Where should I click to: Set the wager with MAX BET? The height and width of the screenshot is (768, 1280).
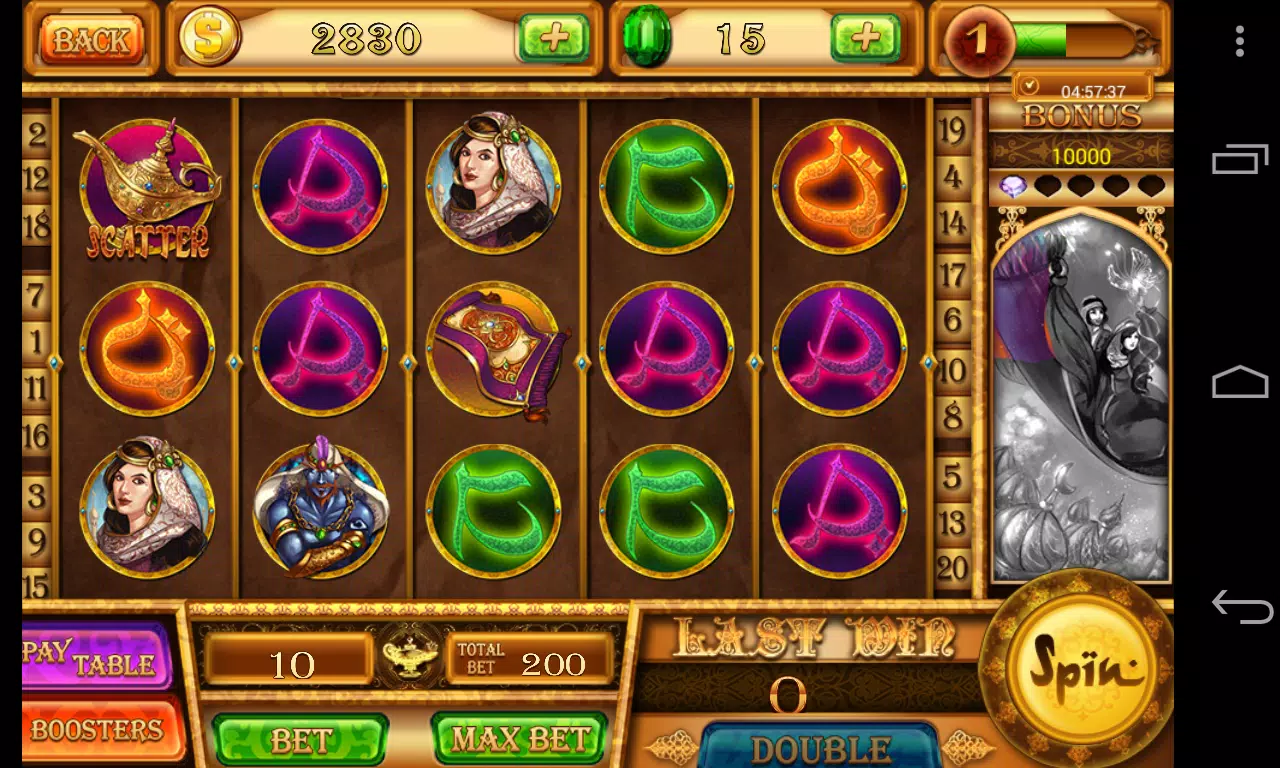click(x=519, y=740)
